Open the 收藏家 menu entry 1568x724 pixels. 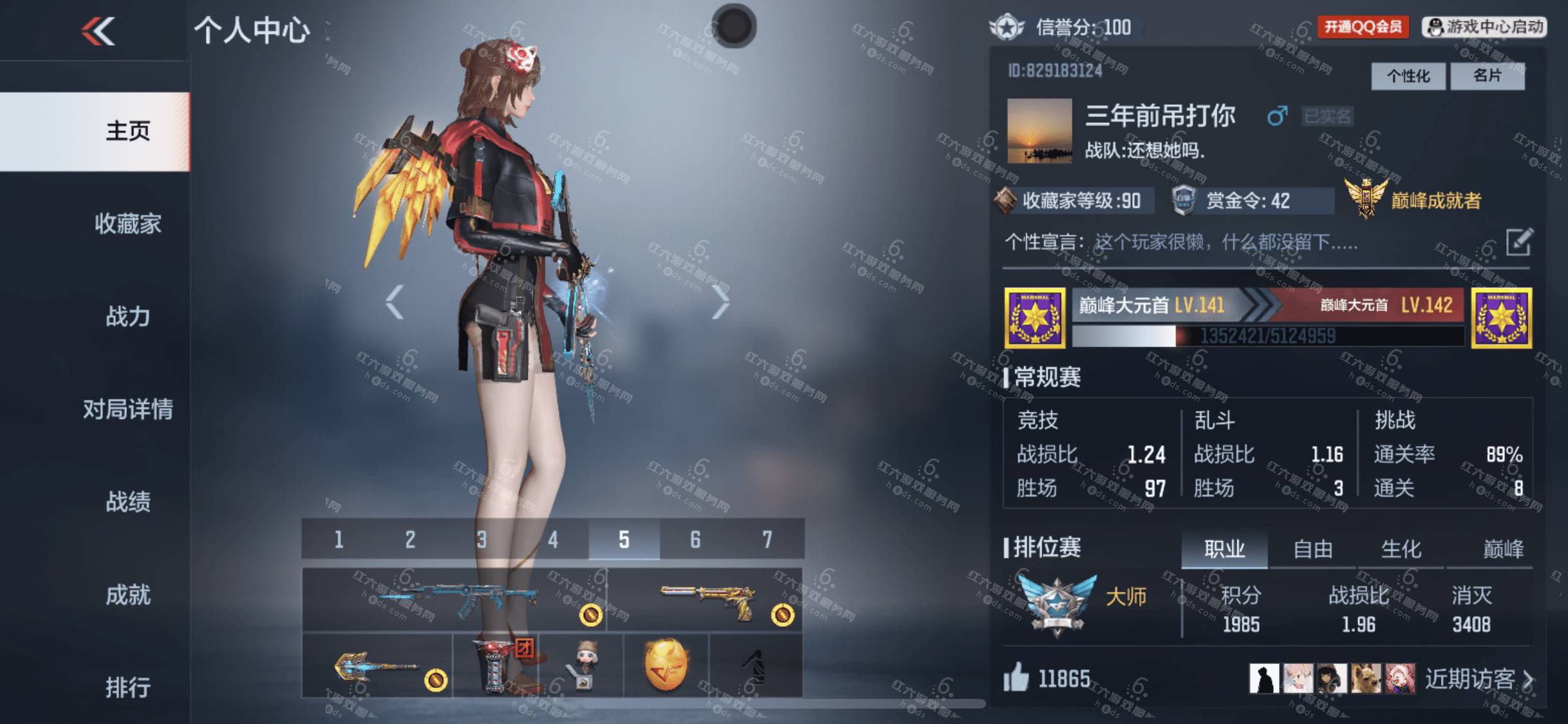127,224
